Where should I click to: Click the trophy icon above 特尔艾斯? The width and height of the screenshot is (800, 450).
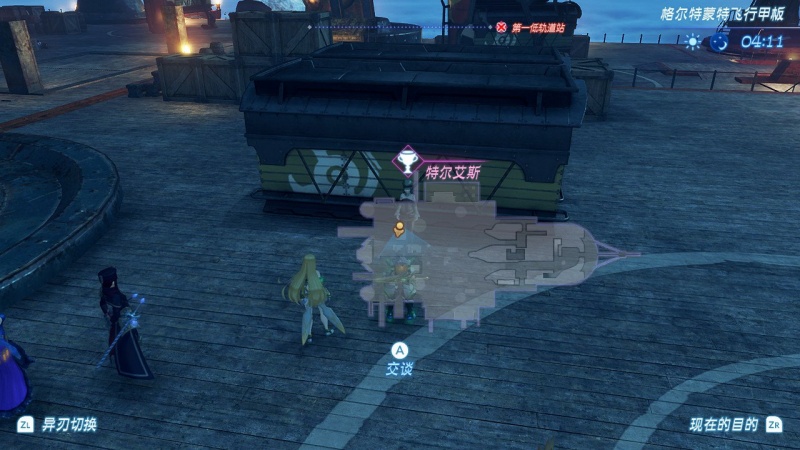(x=407, y=159)
